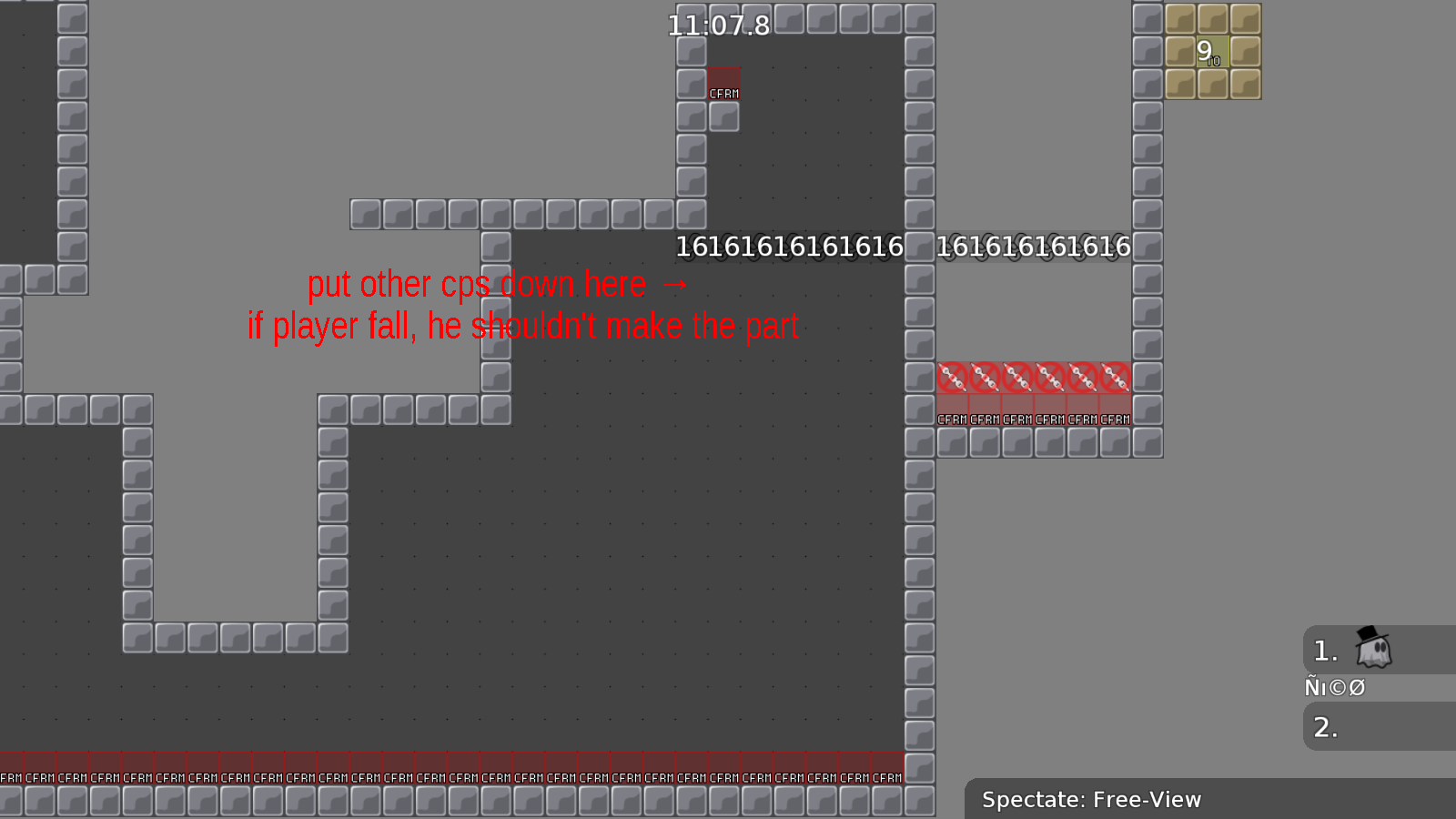Expand the Spectate: Free-View selector

(1091, 799)
